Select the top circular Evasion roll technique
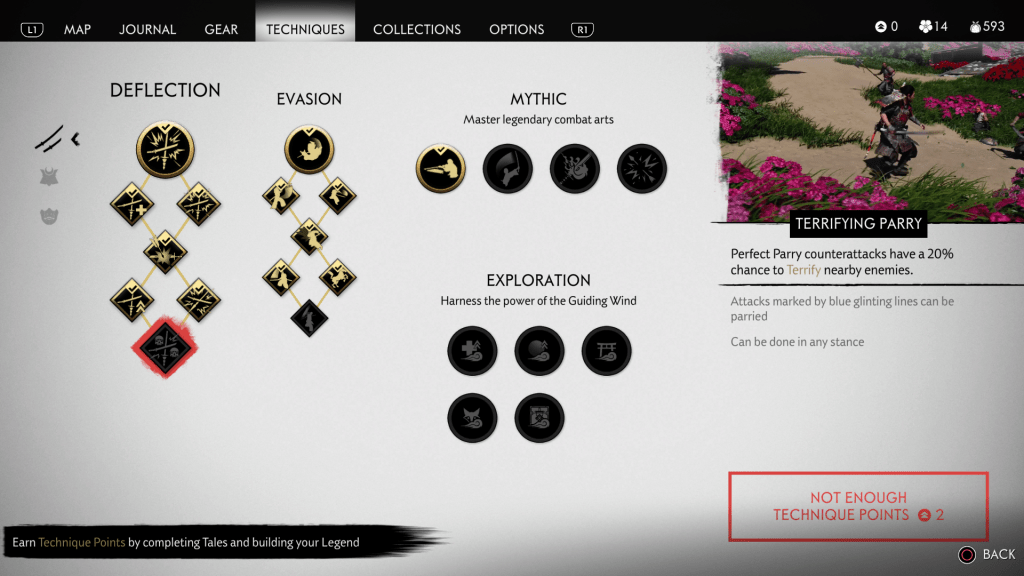 pyautogui.click(x=309, y=149)
